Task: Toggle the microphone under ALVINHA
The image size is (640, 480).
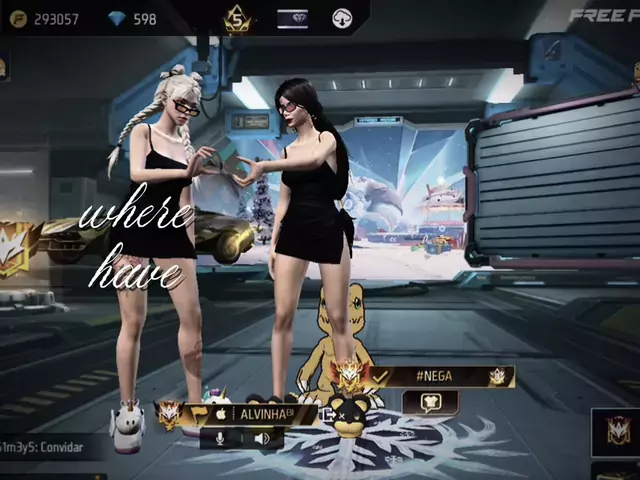Action: coord(219,438)
